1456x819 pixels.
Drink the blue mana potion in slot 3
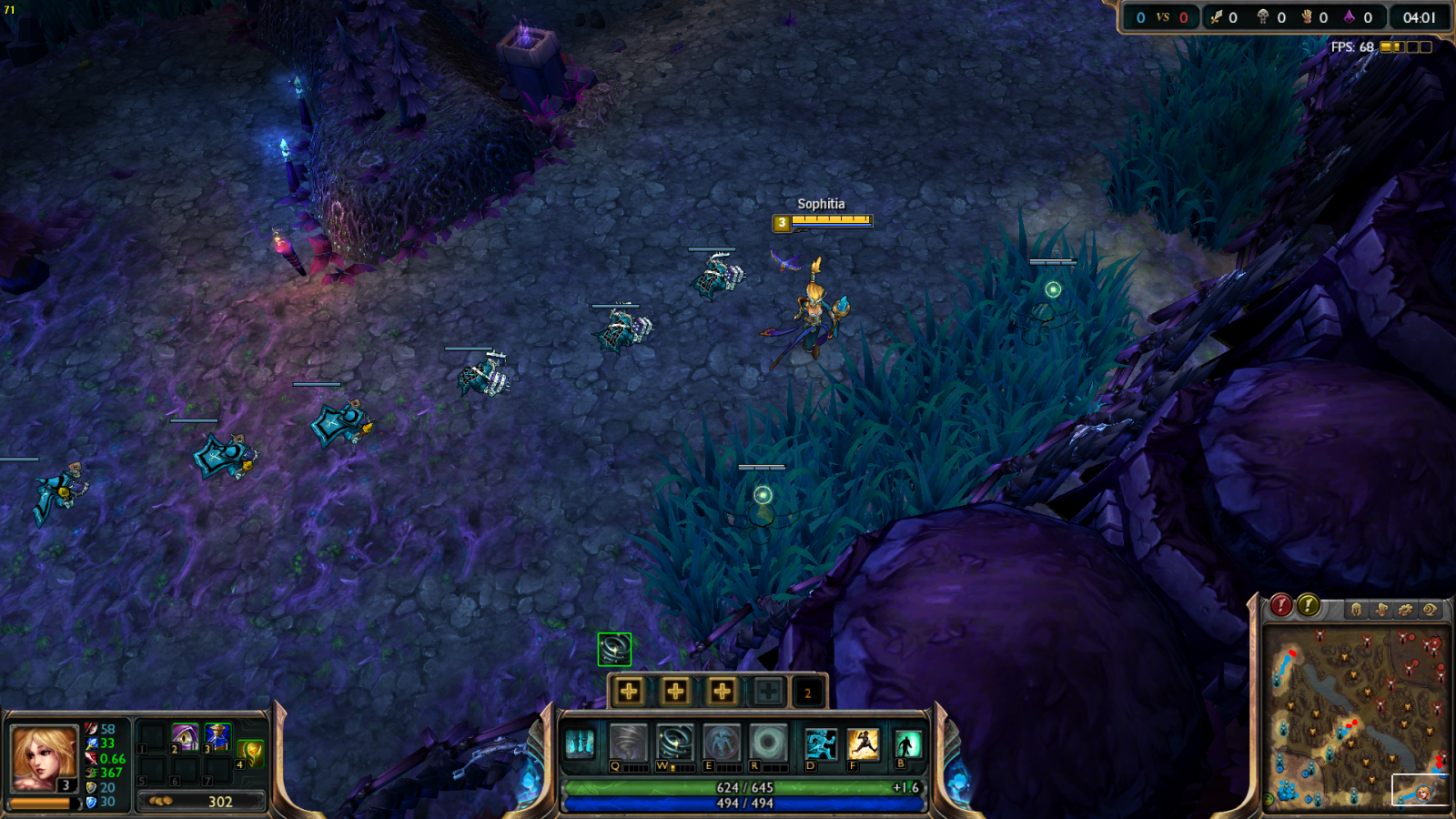217,735
